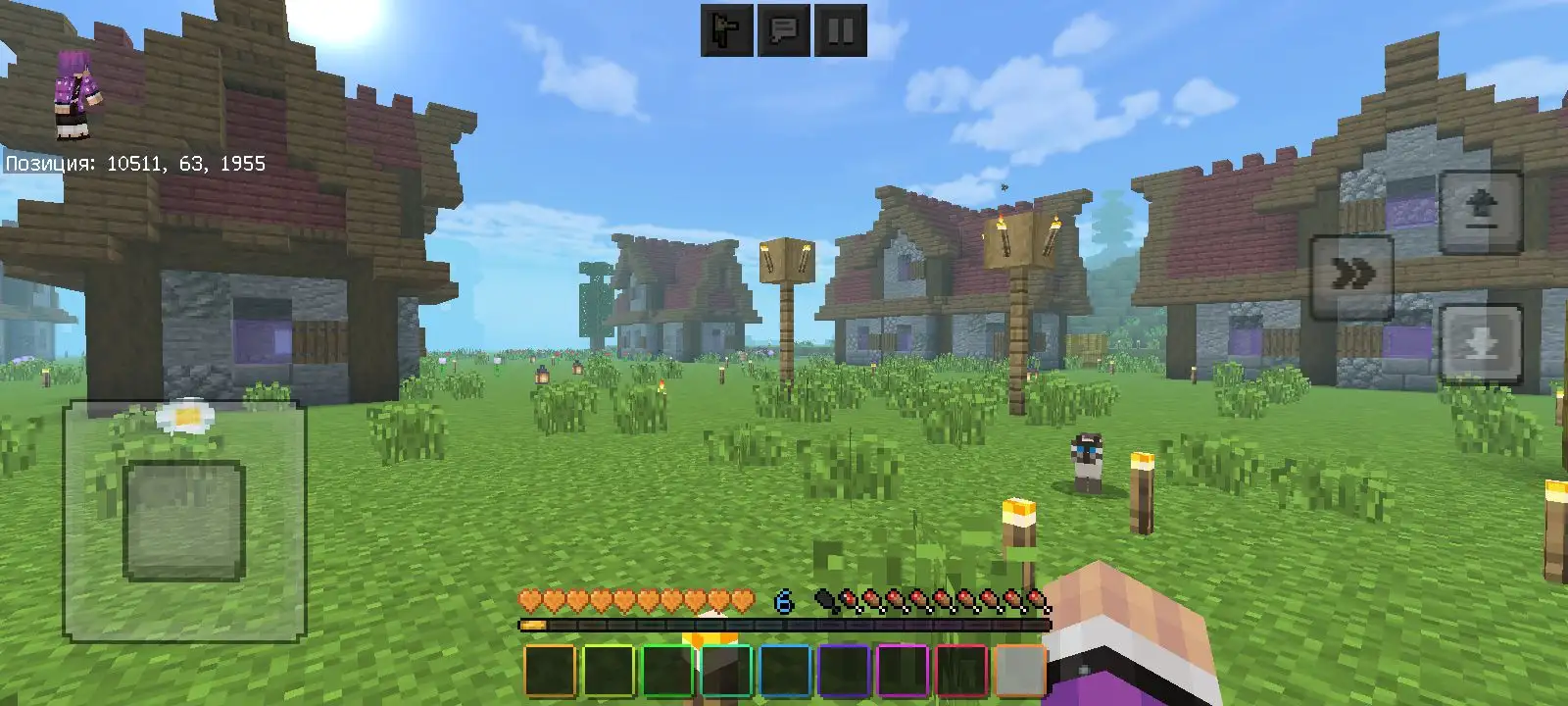This screenshot has width=1568, height=706.
Task: Select the blue-bordered hotbar slot
Action: click(x=786, y=672)
